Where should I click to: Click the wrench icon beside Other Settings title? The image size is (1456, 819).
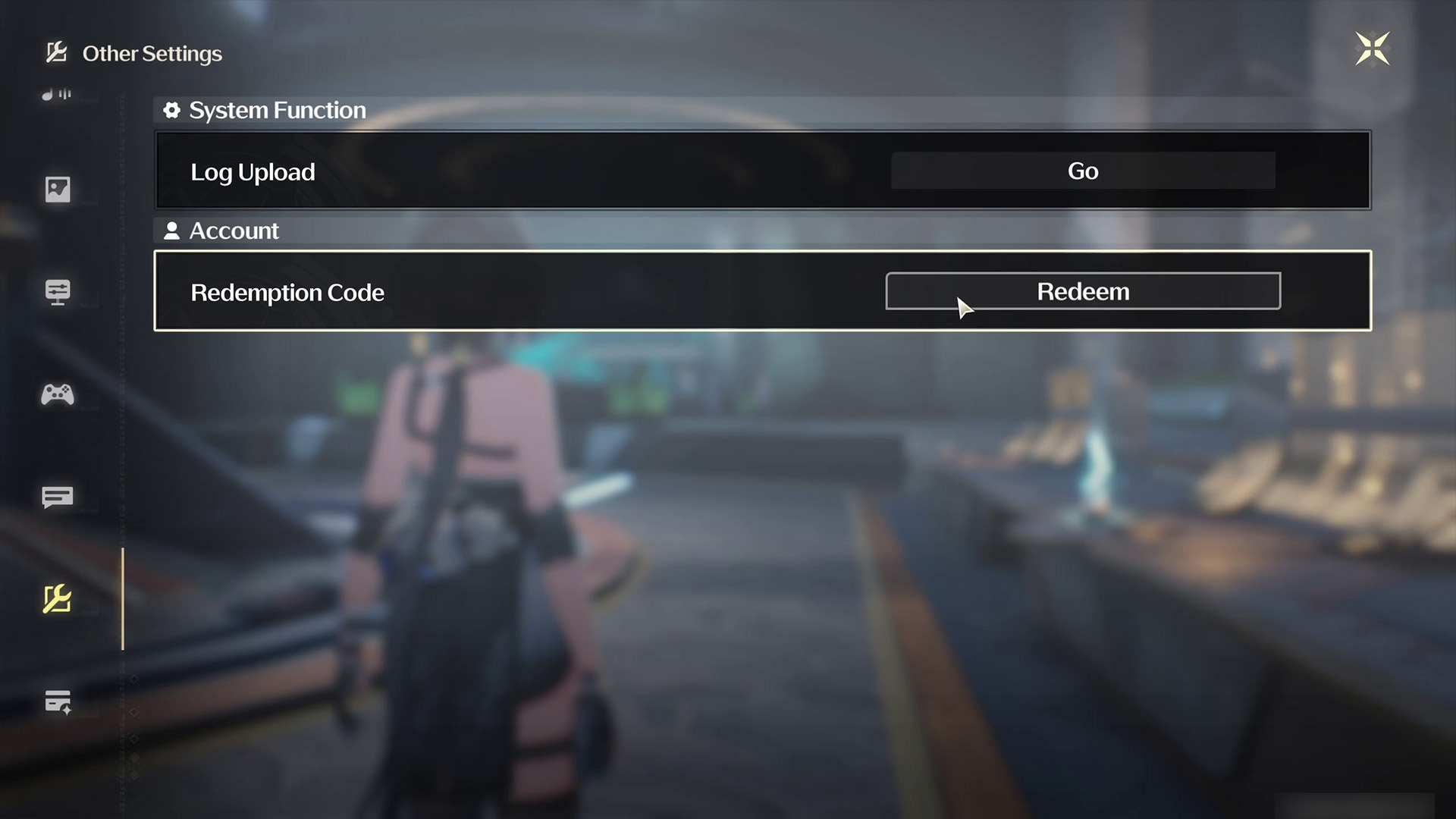(55, 52)
